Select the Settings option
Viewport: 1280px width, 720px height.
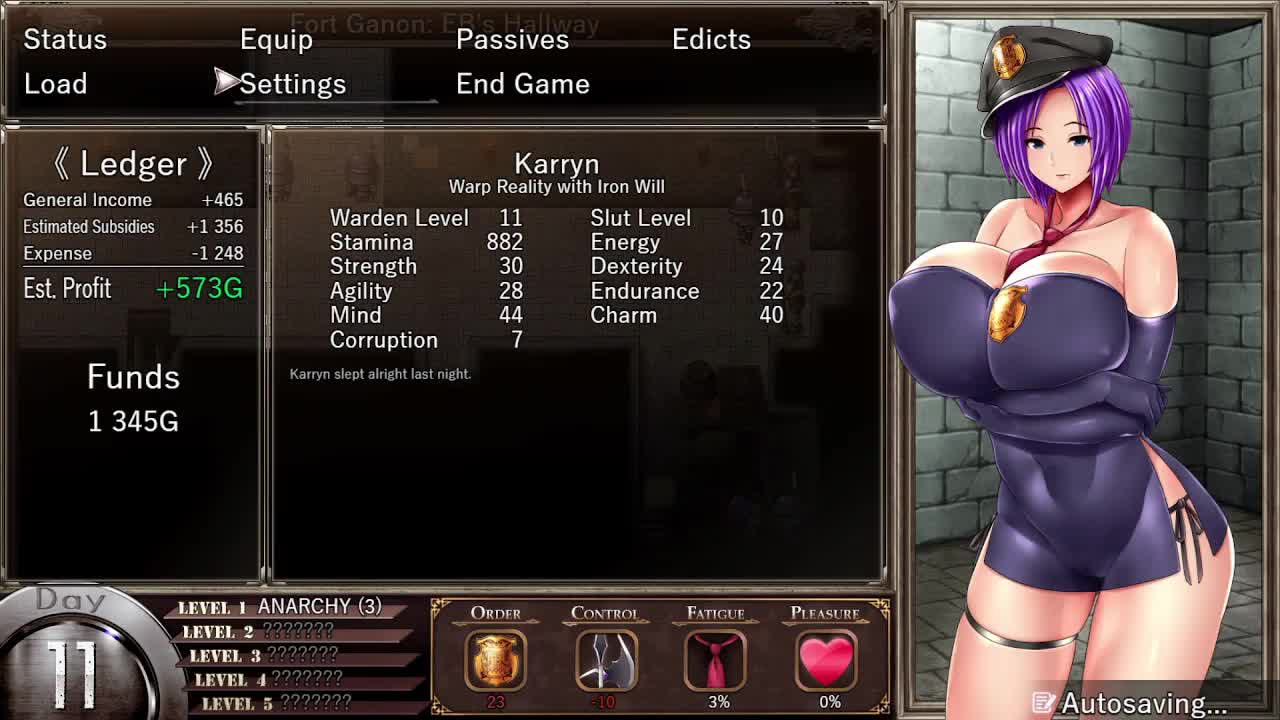292,84
